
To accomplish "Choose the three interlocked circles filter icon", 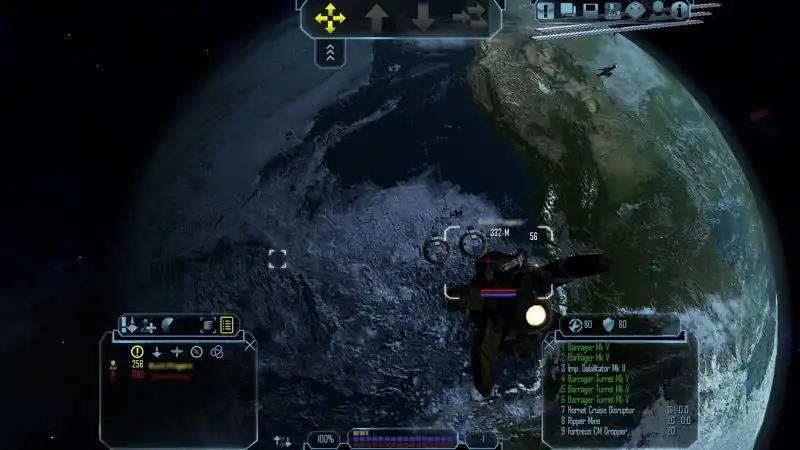I will tap(216, 352).
